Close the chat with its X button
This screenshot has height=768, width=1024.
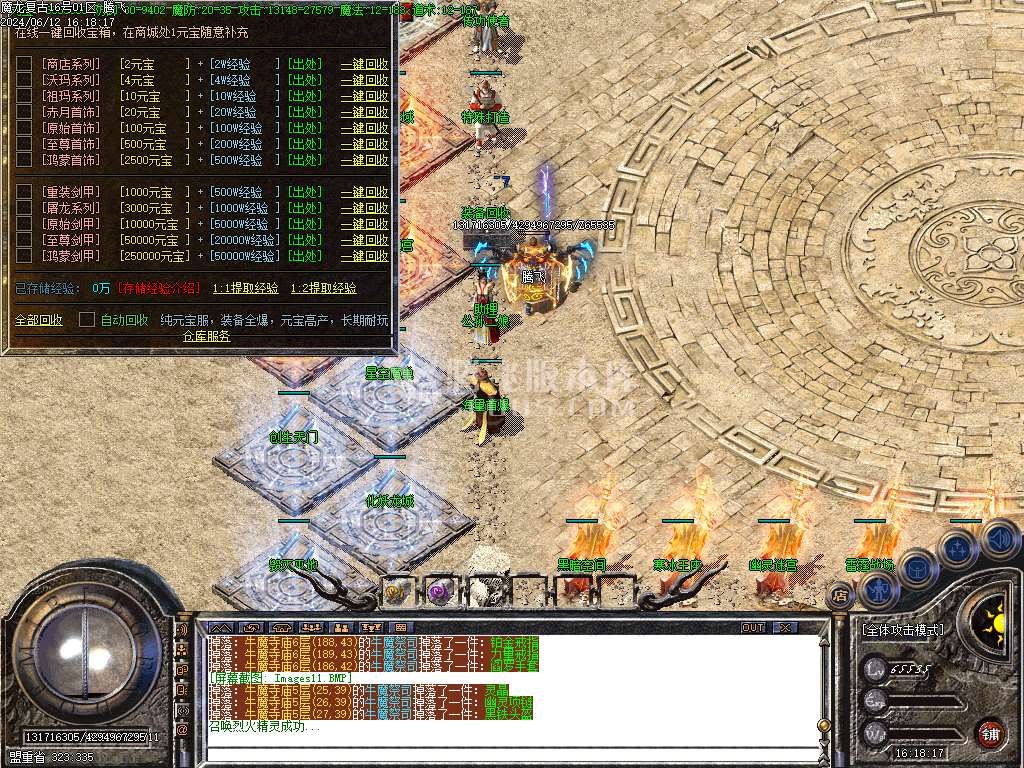tap(785, 627)
